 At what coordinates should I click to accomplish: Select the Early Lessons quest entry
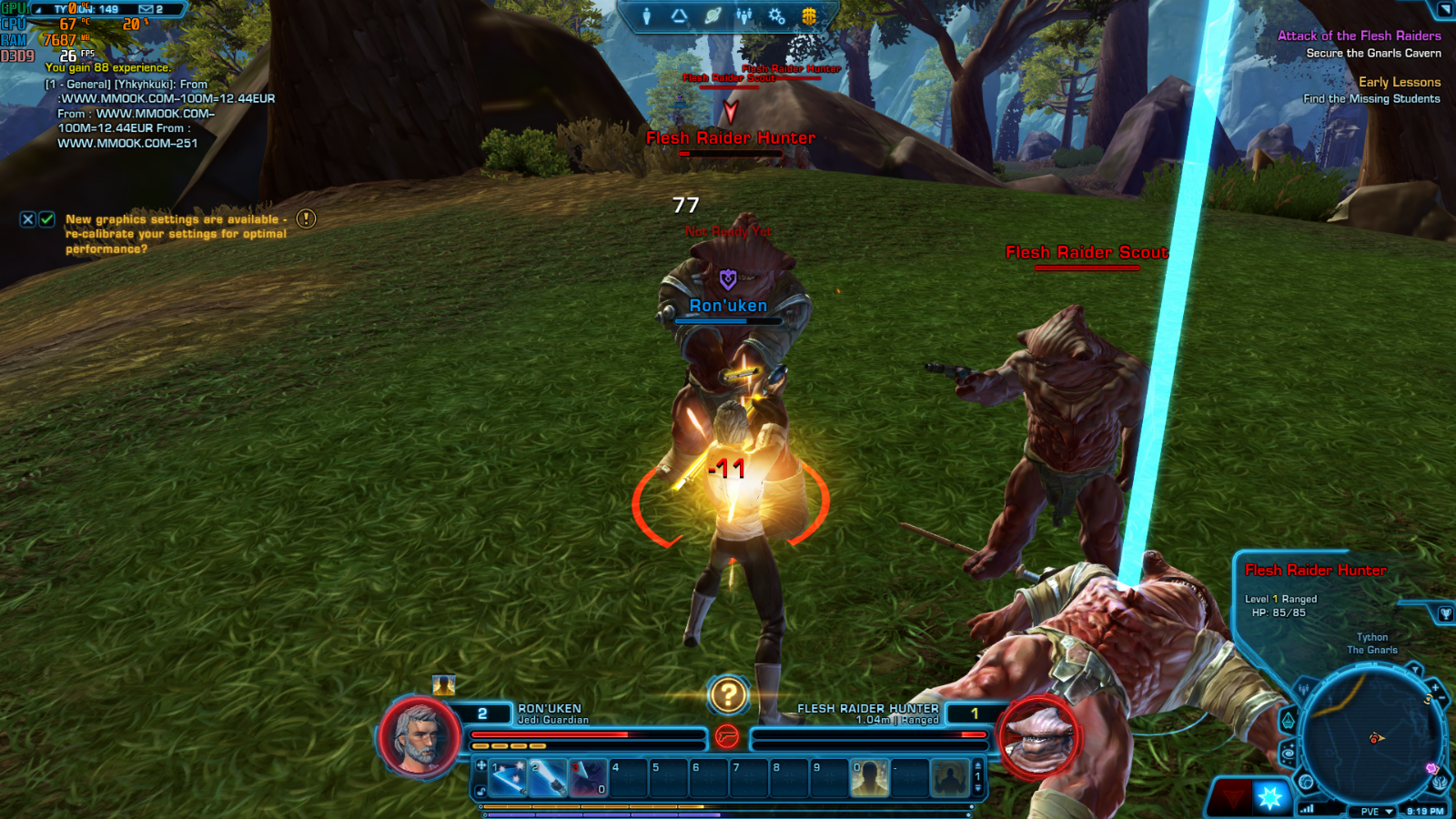click(x=1399, y=82)
